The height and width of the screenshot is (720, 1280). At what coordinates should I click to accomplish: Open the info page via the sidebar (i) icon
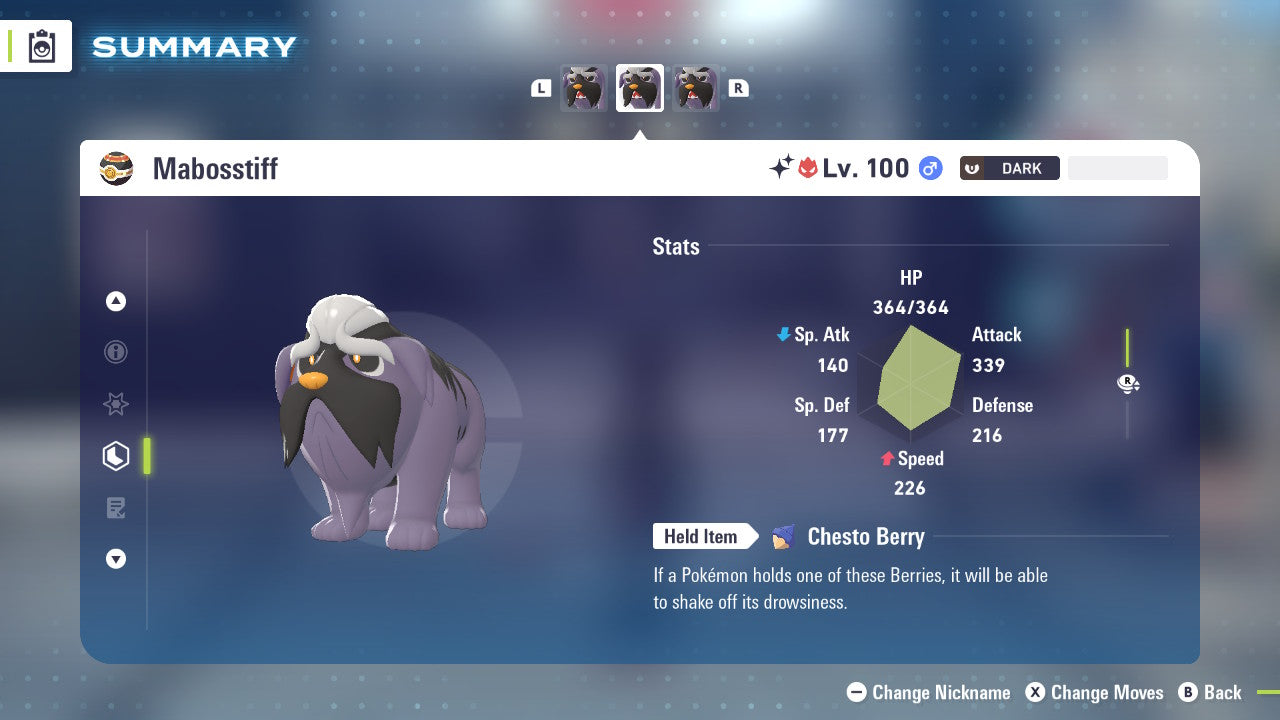116,352
